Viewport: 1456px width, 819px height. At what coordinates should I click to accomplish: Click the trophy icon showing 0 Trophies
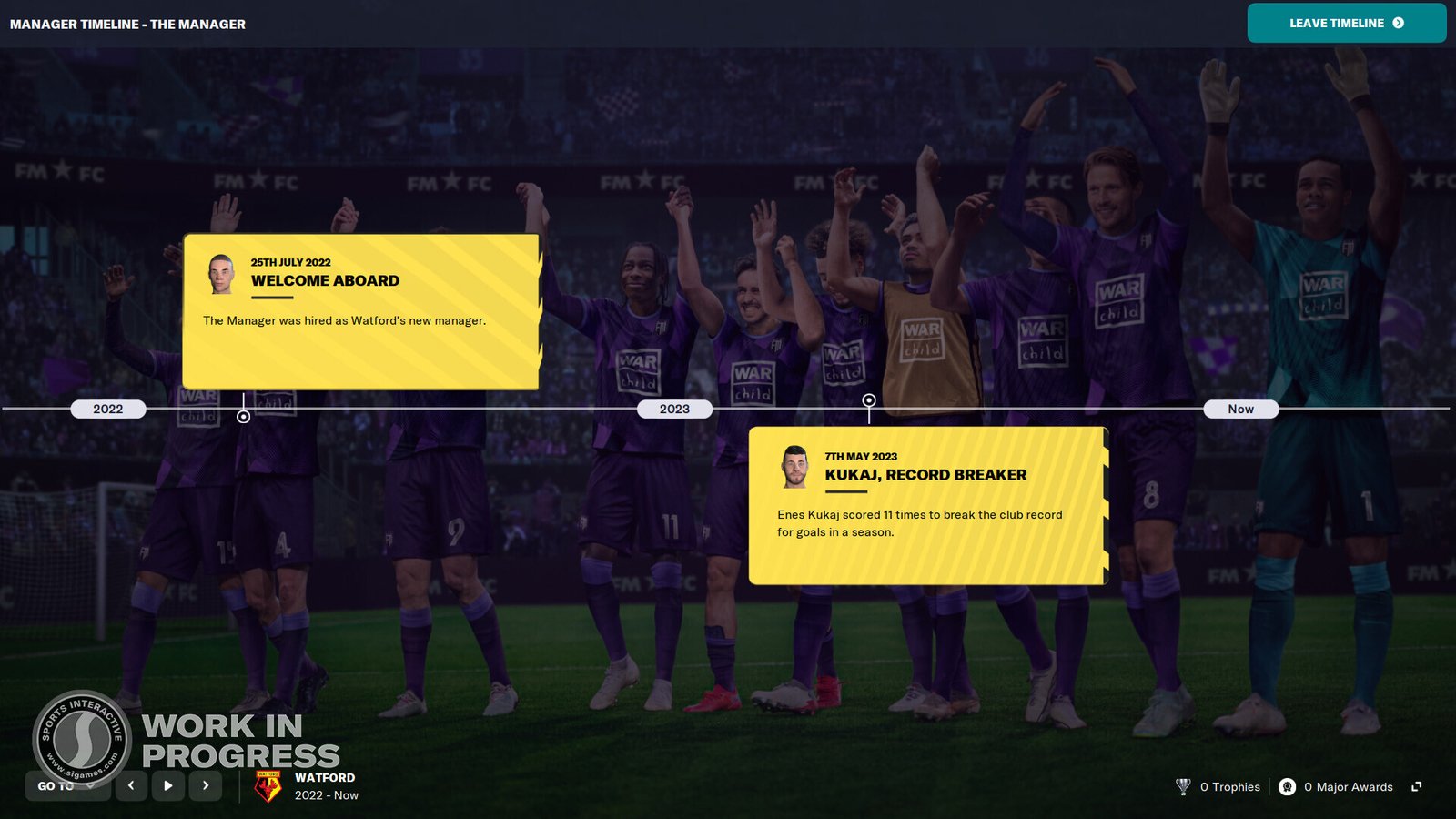1182,786
